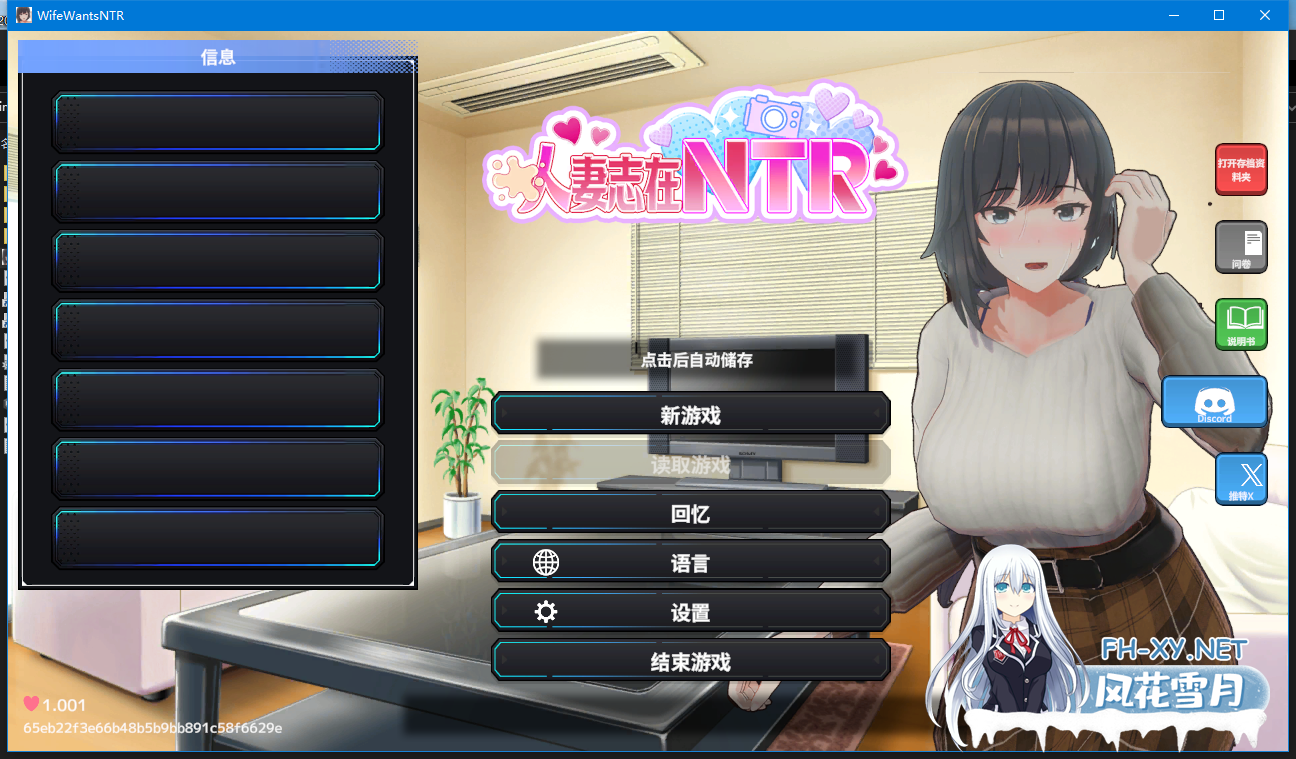Start a new game (新游戏)
1296x759 pixels.
[x=690, y=415]
